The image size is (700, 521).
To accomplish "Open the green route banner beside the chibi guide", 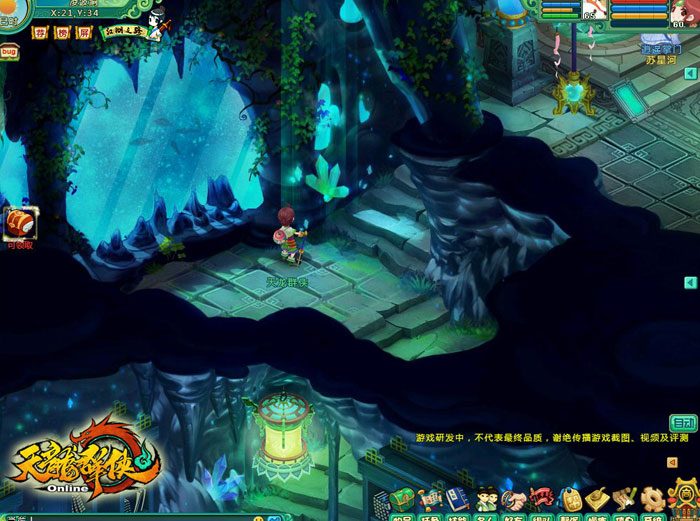I will click(124, 32).
